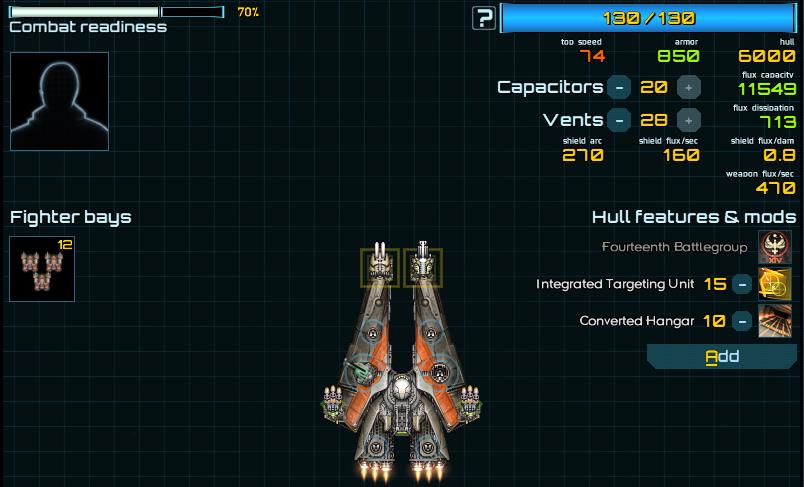The height and width of the screenshot is (487, 804).
Task: Click the Add hullmod button
Action: pyautogui.click(x=721, y=356)
